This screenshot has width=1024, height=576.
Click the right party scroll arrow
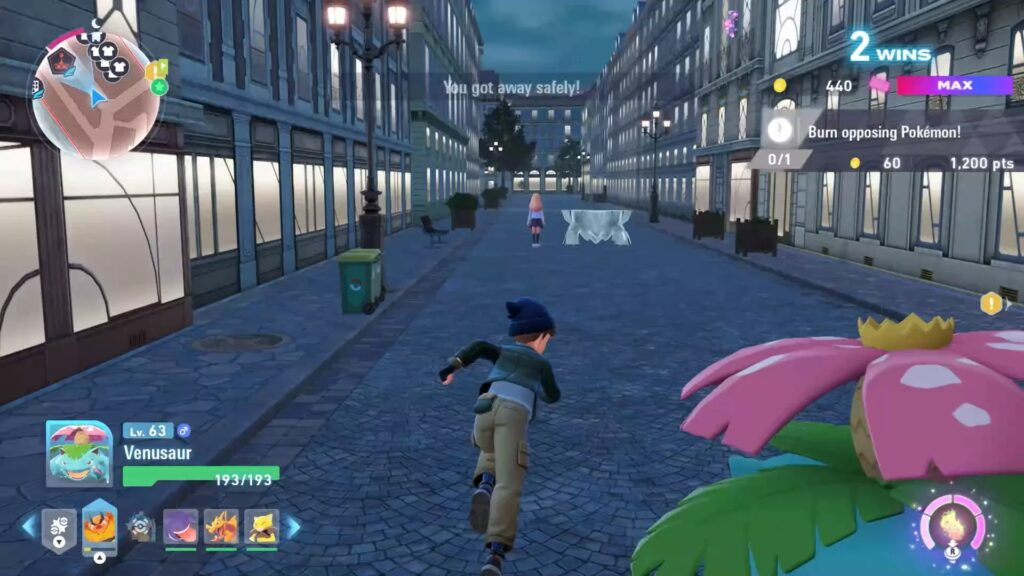[x=293, y=526]
